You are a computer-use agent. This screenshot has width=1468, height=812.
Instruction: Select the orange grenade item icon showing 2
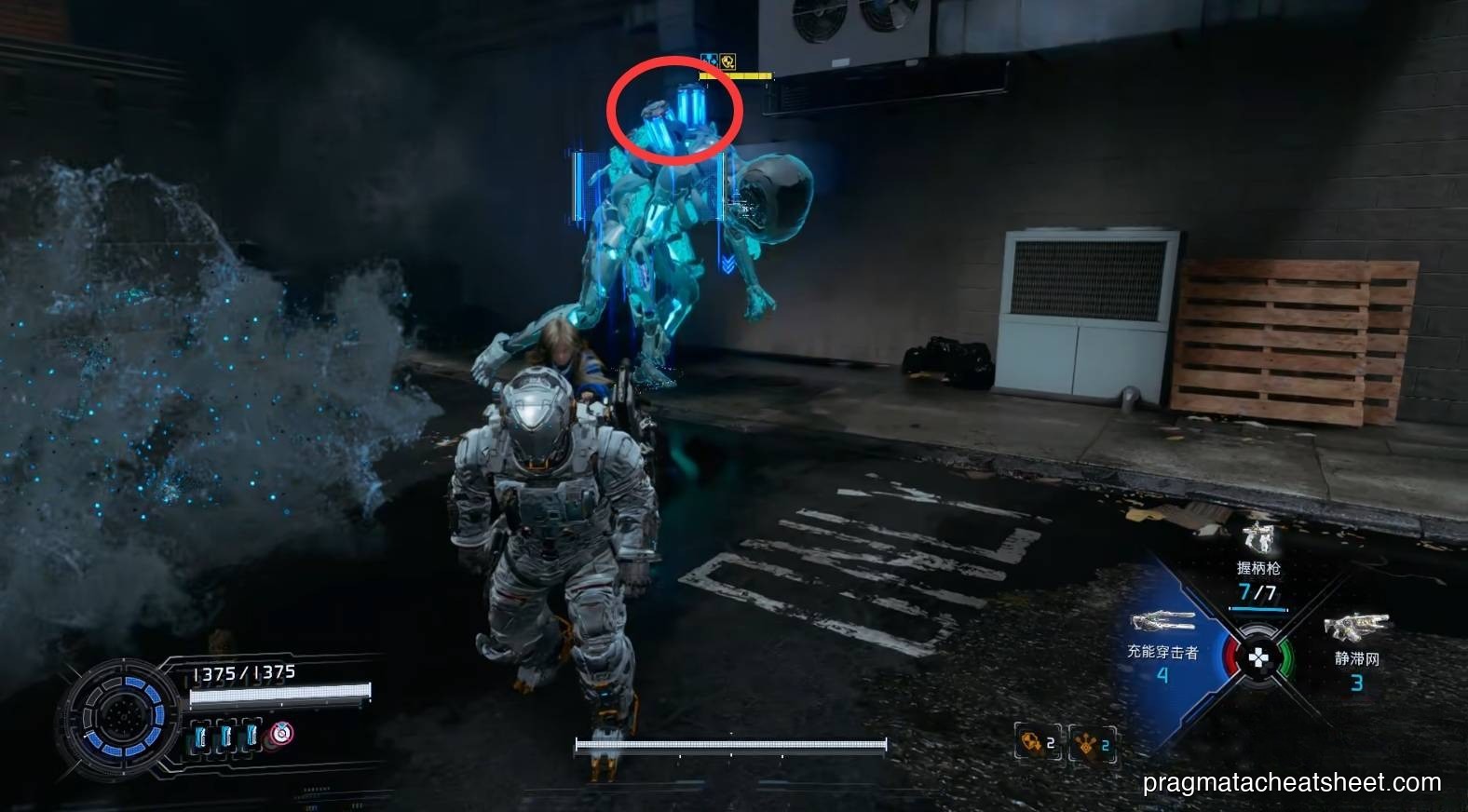coord(1032,742)
